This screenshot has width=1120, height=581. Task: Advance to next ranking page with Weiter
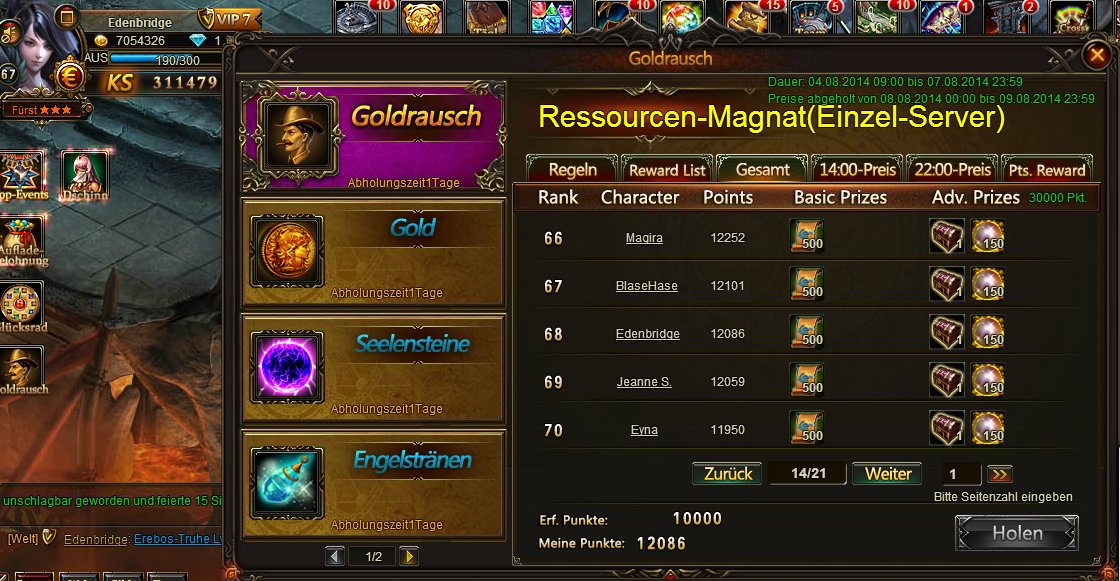pos(887,474)
